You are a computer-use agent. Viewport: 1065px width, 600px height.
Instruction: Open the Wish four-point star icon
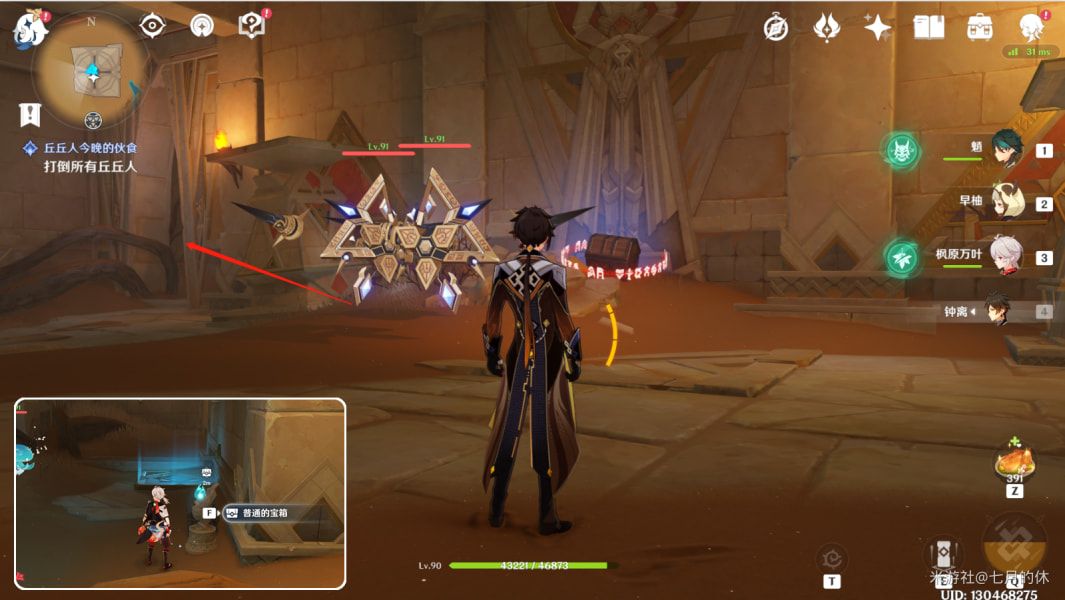click(x=878, y=28)
